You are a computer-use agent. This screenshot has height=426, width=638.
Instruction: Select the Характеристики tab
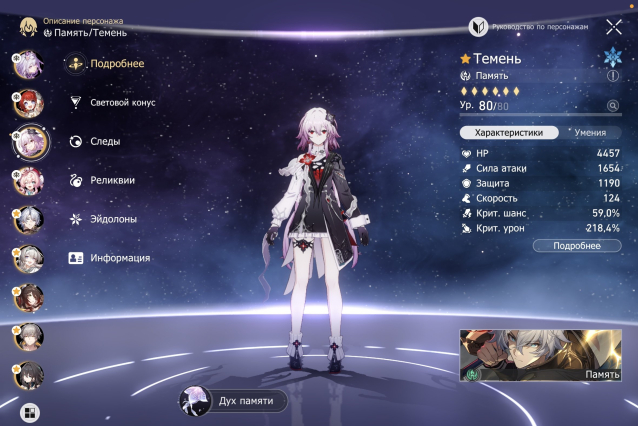tap(508, 131)
